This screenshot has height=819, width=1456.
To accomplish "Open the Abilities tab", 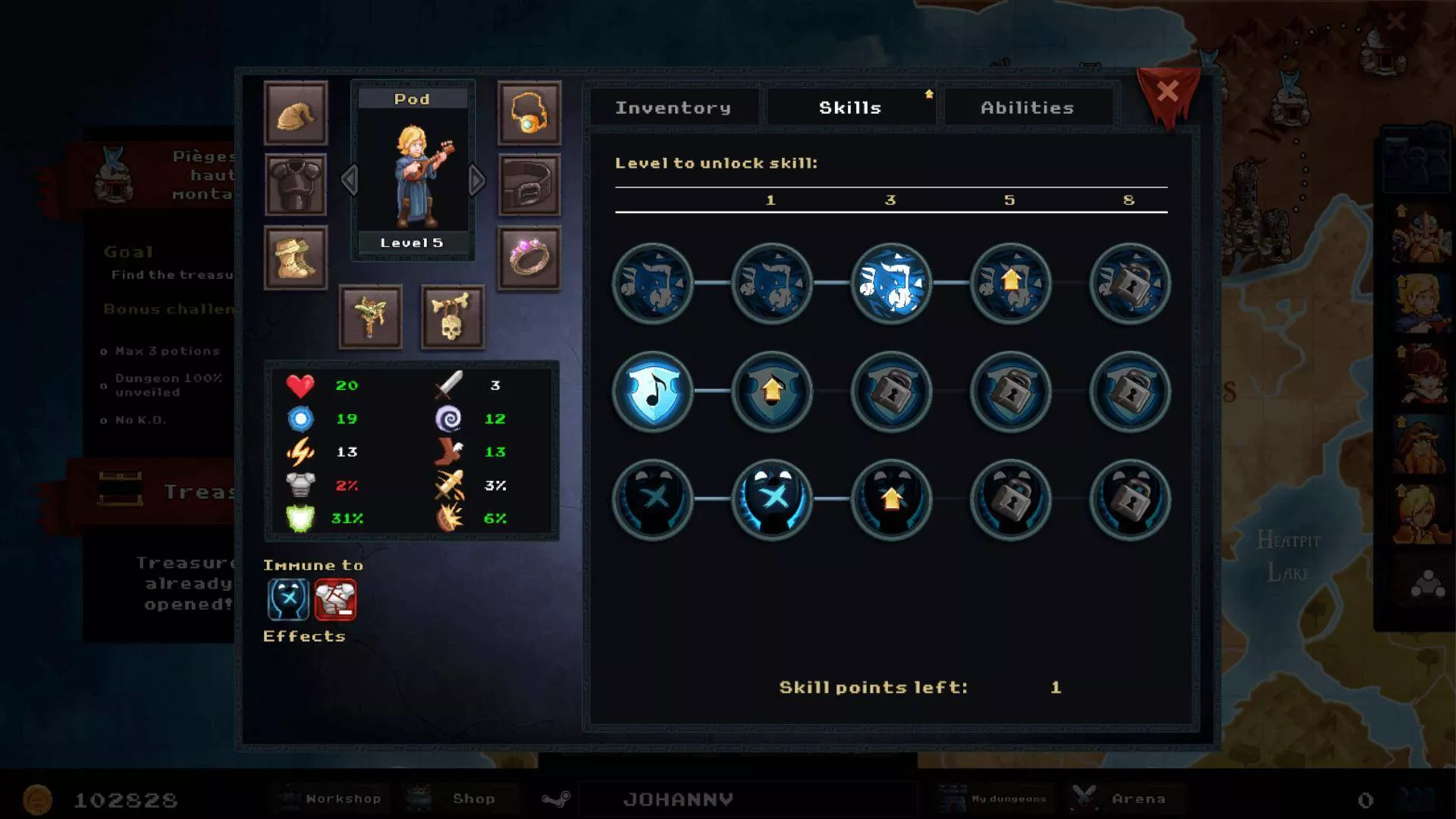I will coord(1027,108).
